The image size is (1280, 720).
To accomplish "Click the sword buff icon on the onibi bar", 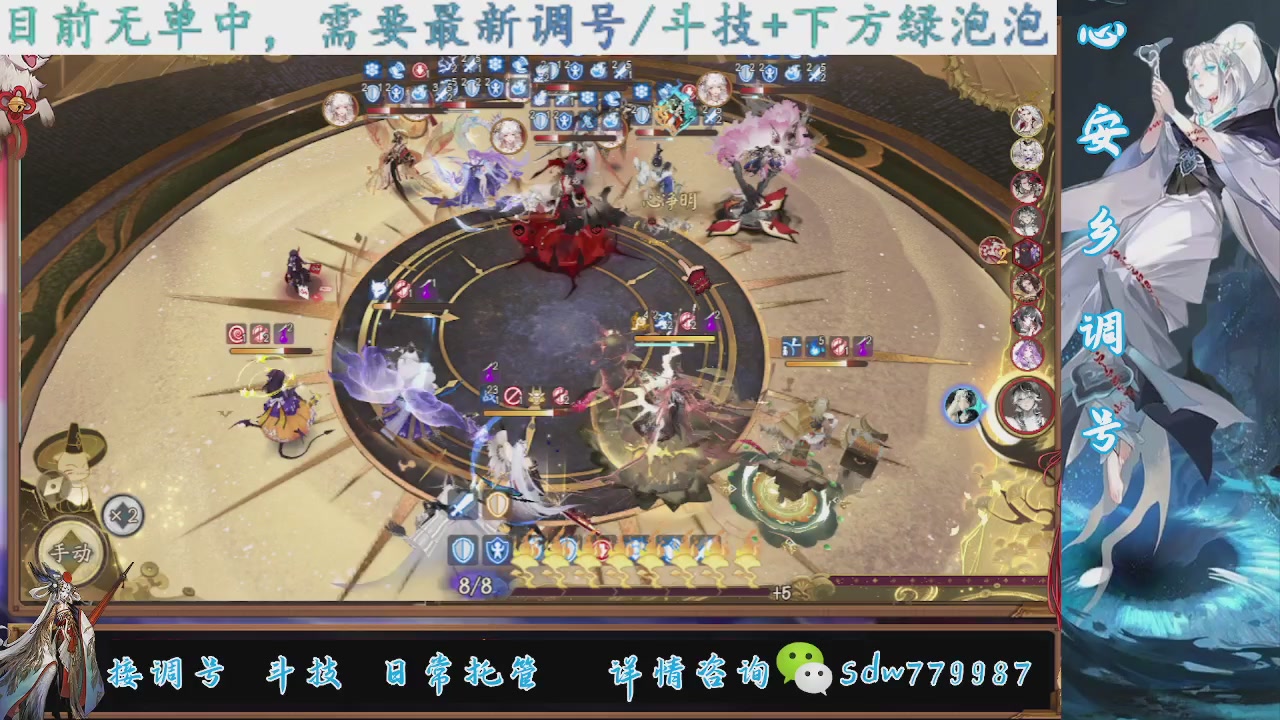I will [x=702, y=548].
